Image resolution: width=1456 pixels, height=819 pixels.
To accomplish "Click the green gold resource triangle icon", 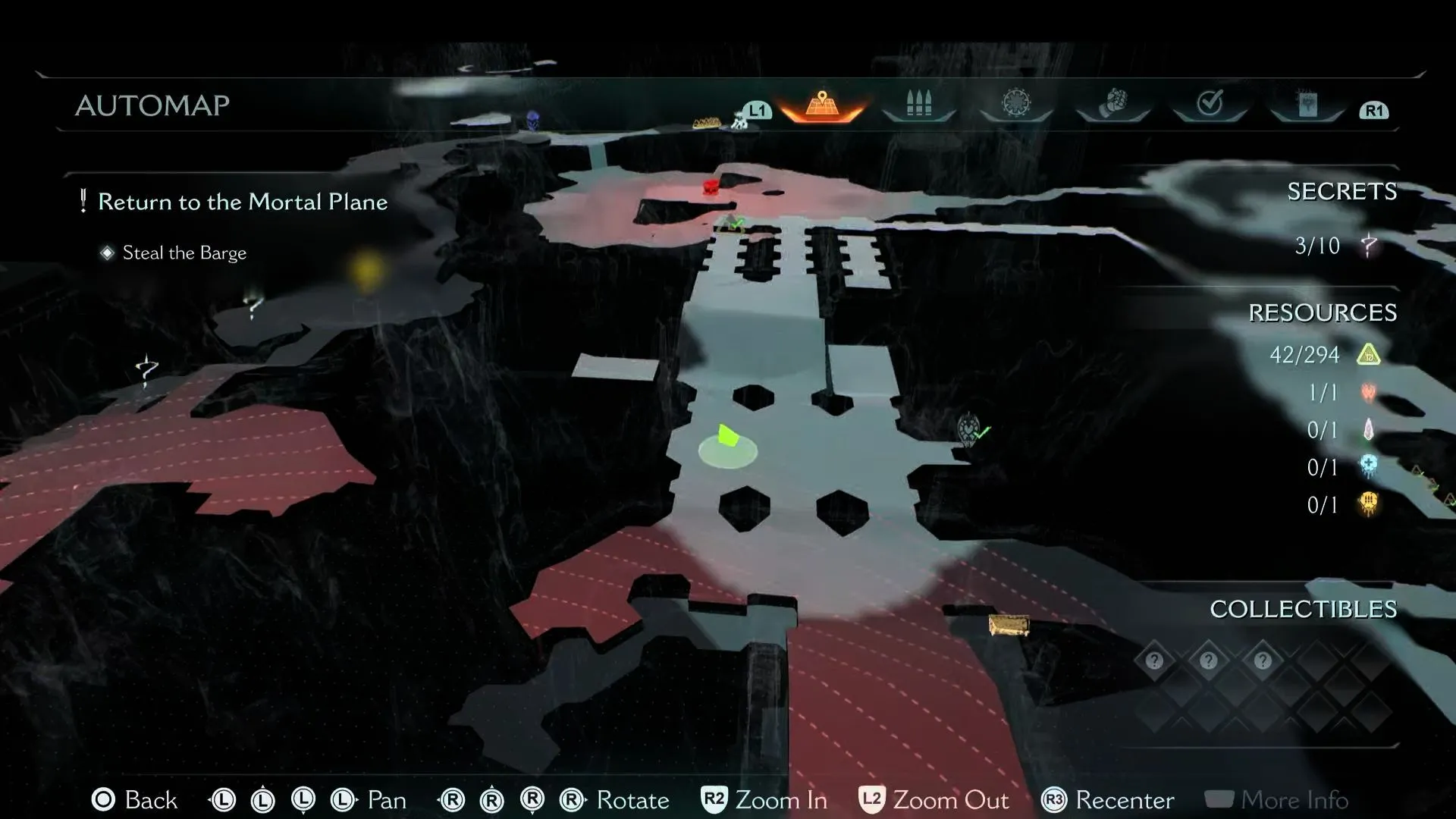I will pyautogui.click(x=1369, y=354).
